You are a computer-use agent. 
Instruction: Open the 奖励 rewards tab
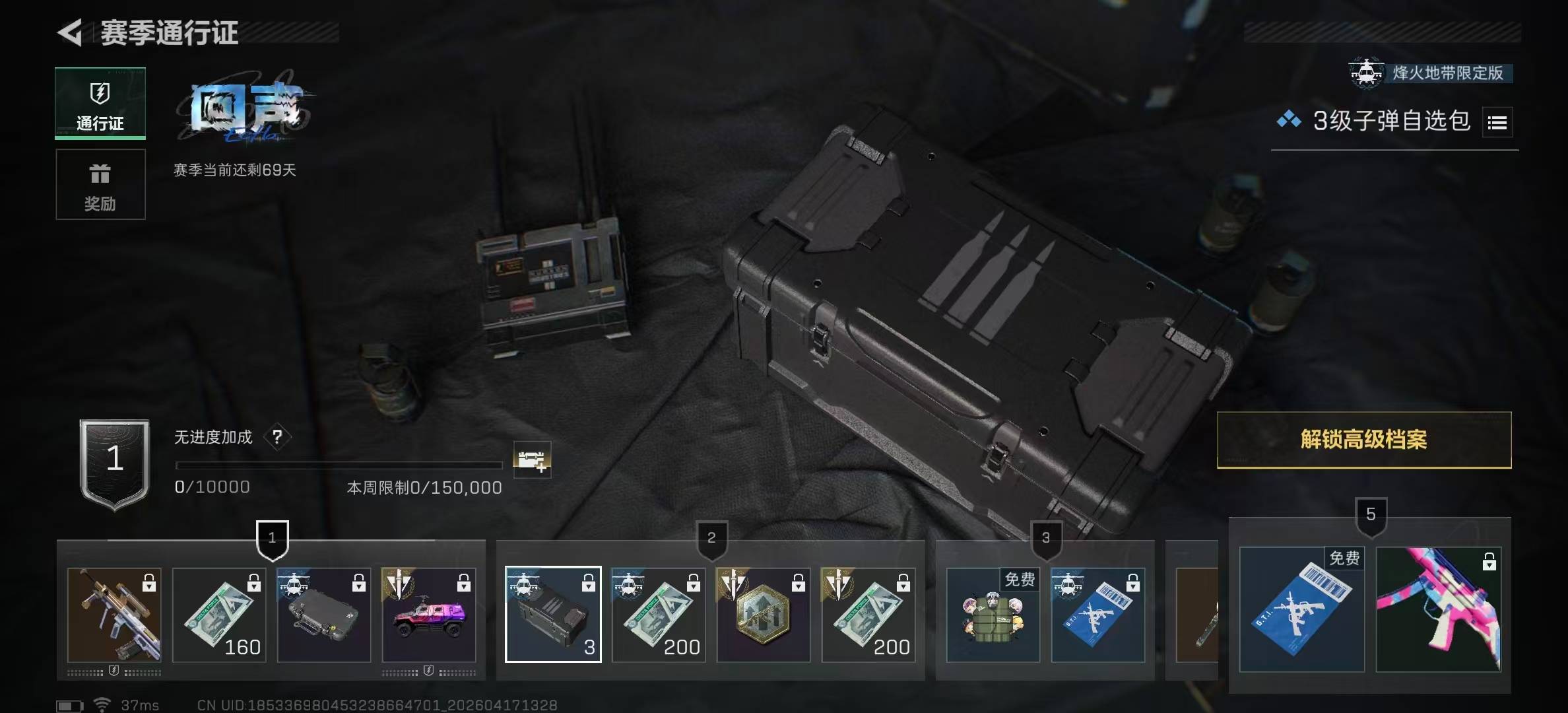100,184
